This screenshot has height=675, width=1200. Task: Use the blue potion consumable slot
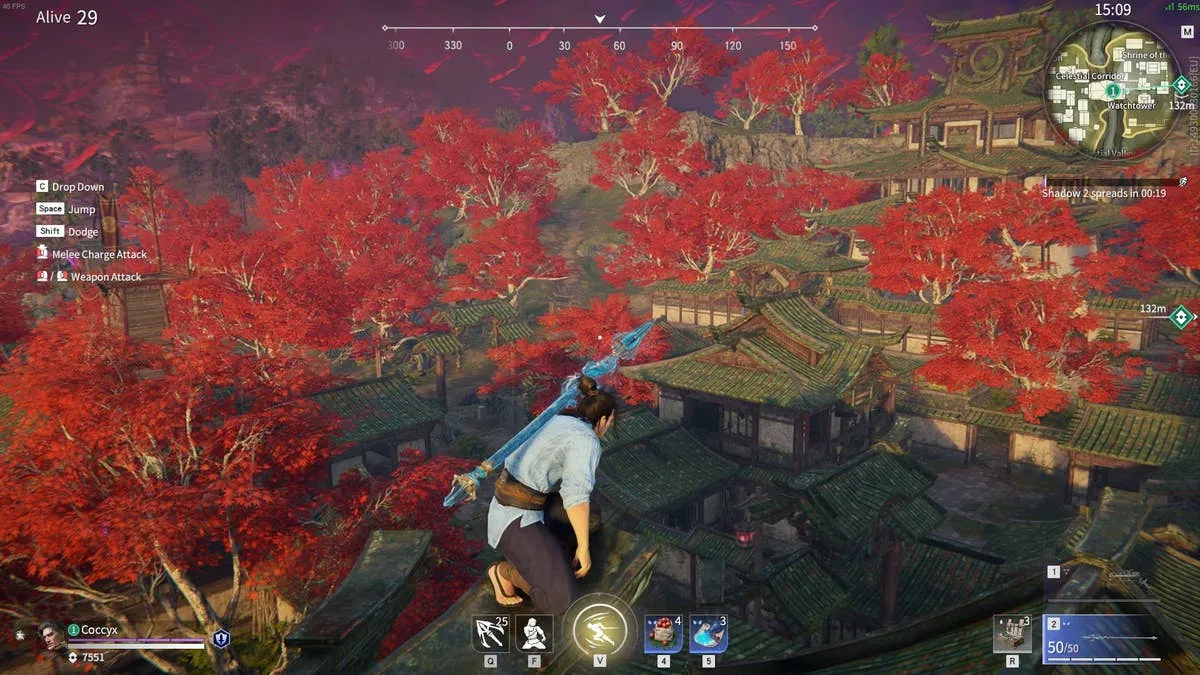click(x=708, y=633)
